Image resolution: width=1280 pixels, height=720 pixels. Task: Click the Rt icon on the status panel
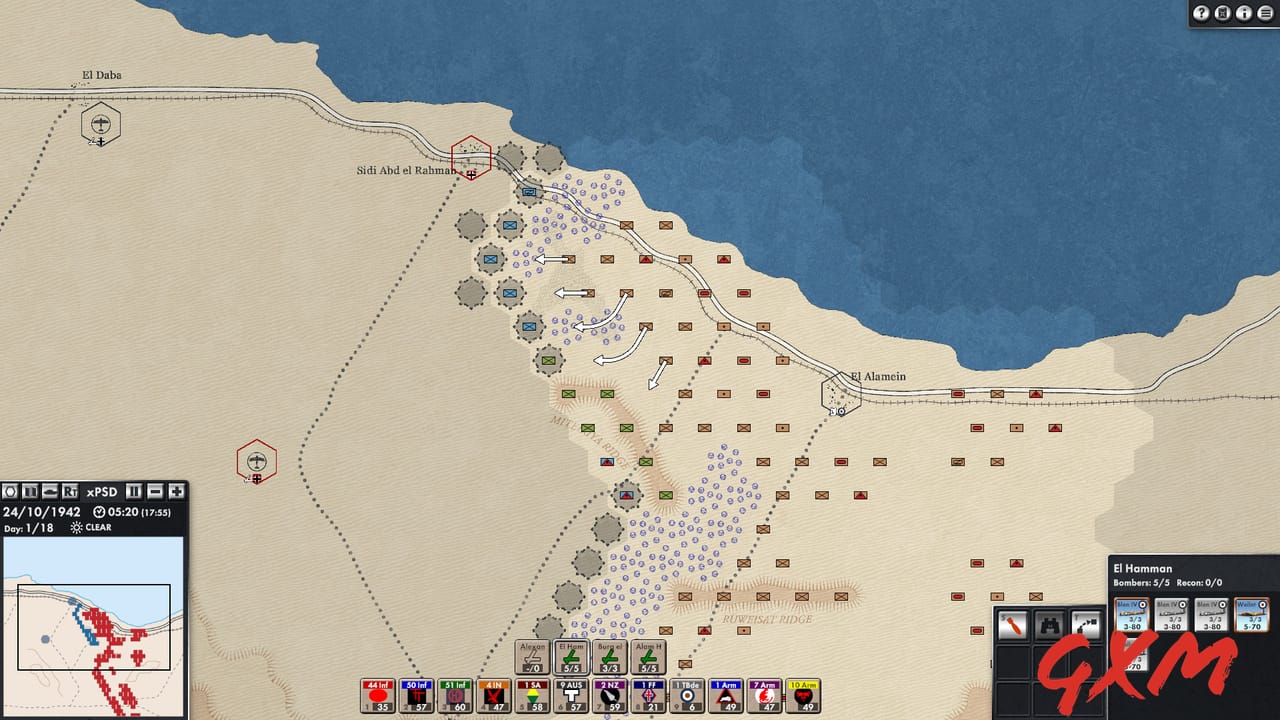tap(70, 492)
